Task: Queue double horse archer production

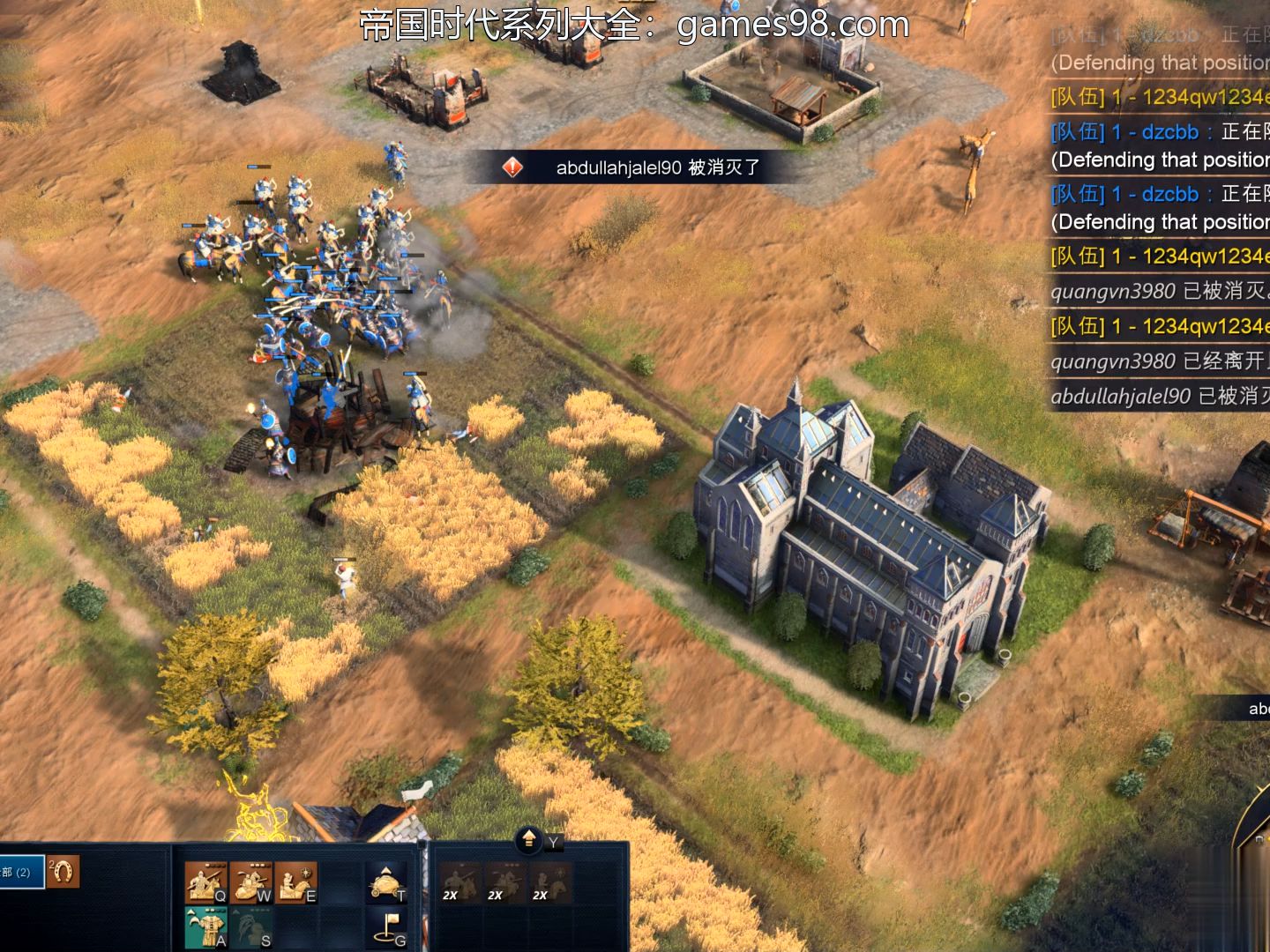Action: [x=504, y=881]
